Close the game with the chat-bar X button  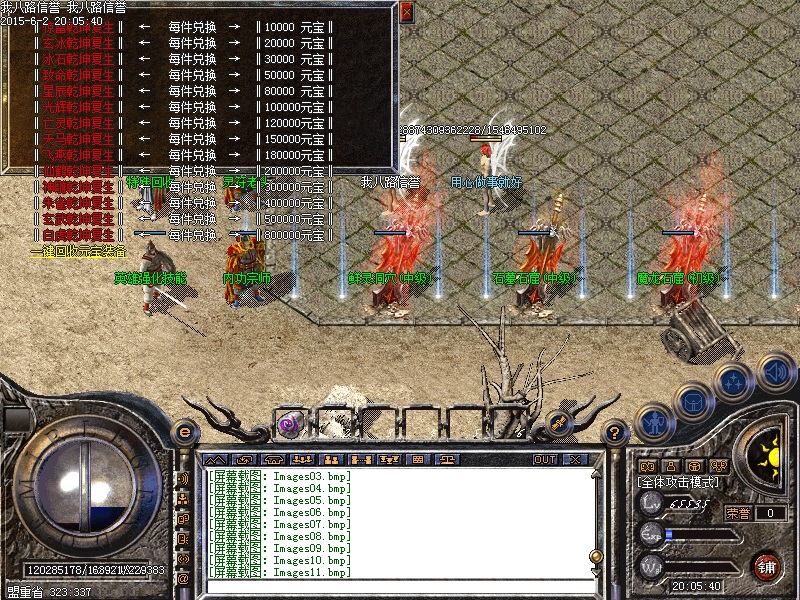tap(574, 459)
